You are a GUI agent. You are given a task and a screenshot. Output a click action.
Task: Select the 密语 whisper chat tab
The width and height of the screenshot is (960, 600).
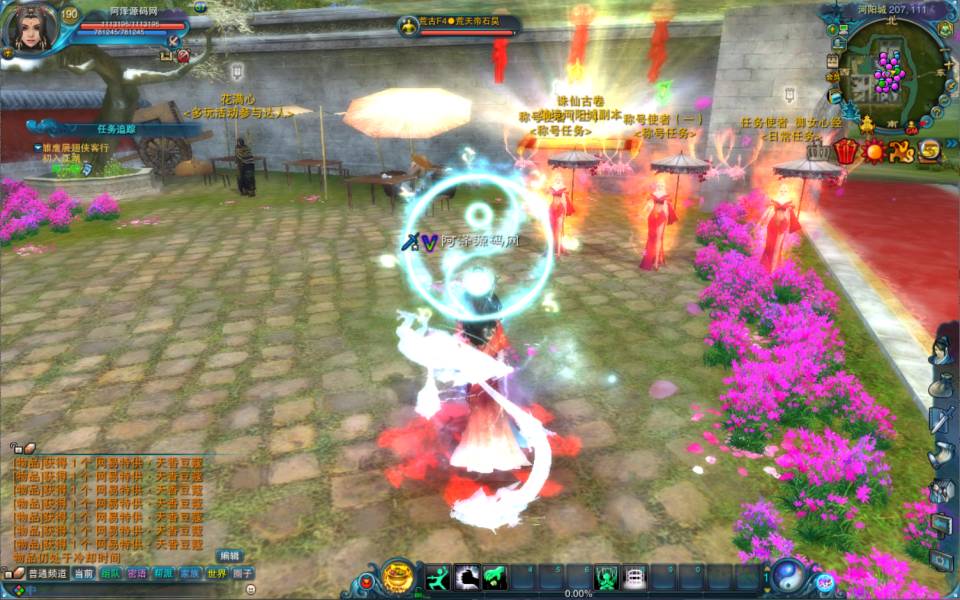point(137,574)
